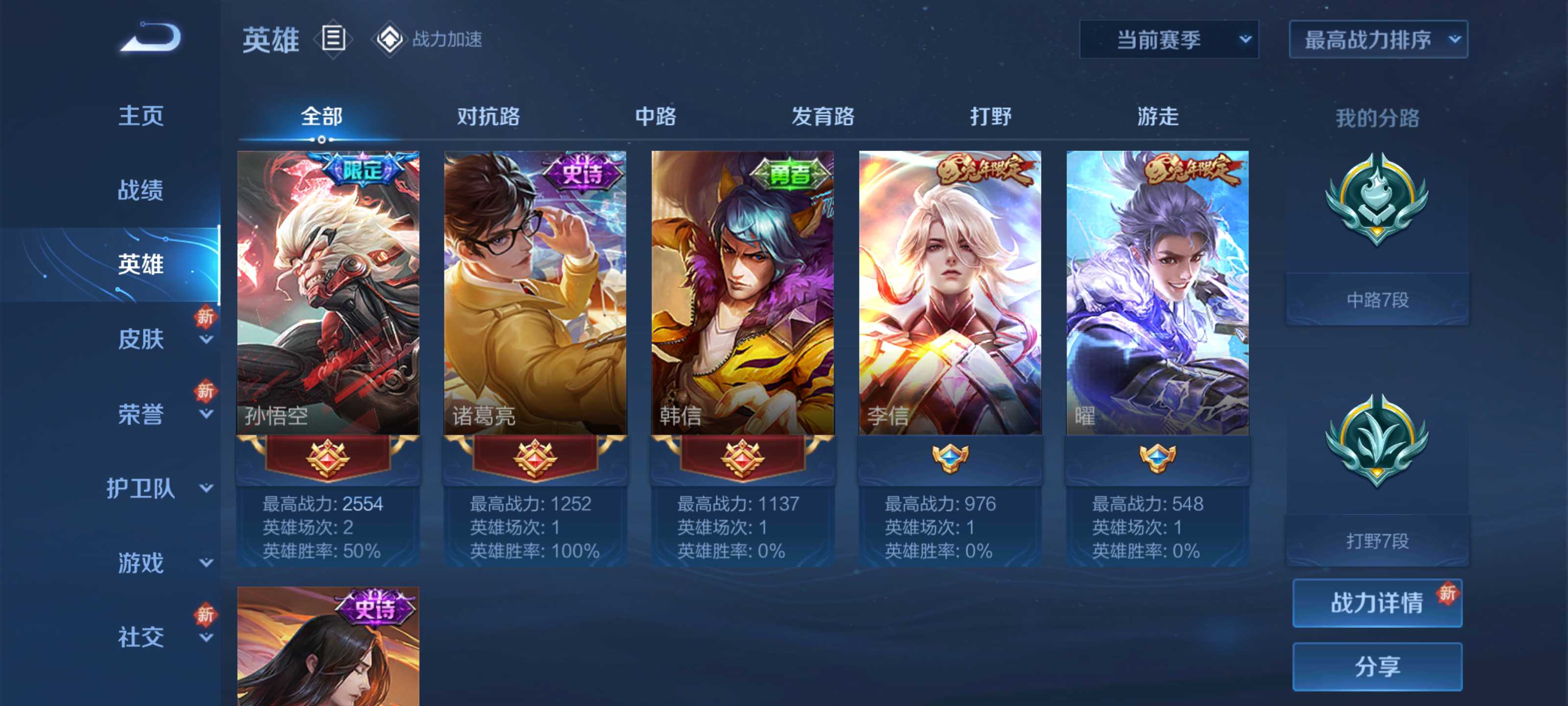Switch to the 对抗路 tab
This screenshot has height=706, width=1568.
(x=487, y=118)
